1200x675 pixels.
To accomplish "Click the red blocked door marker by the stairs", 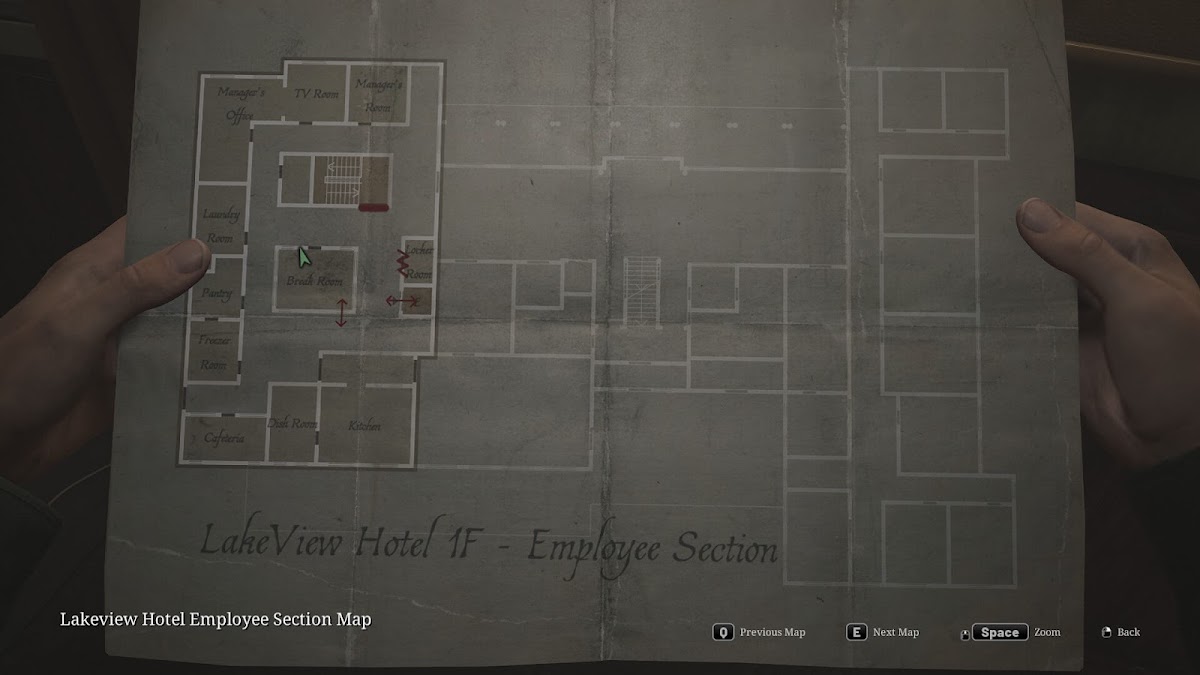I will [373, 208].
